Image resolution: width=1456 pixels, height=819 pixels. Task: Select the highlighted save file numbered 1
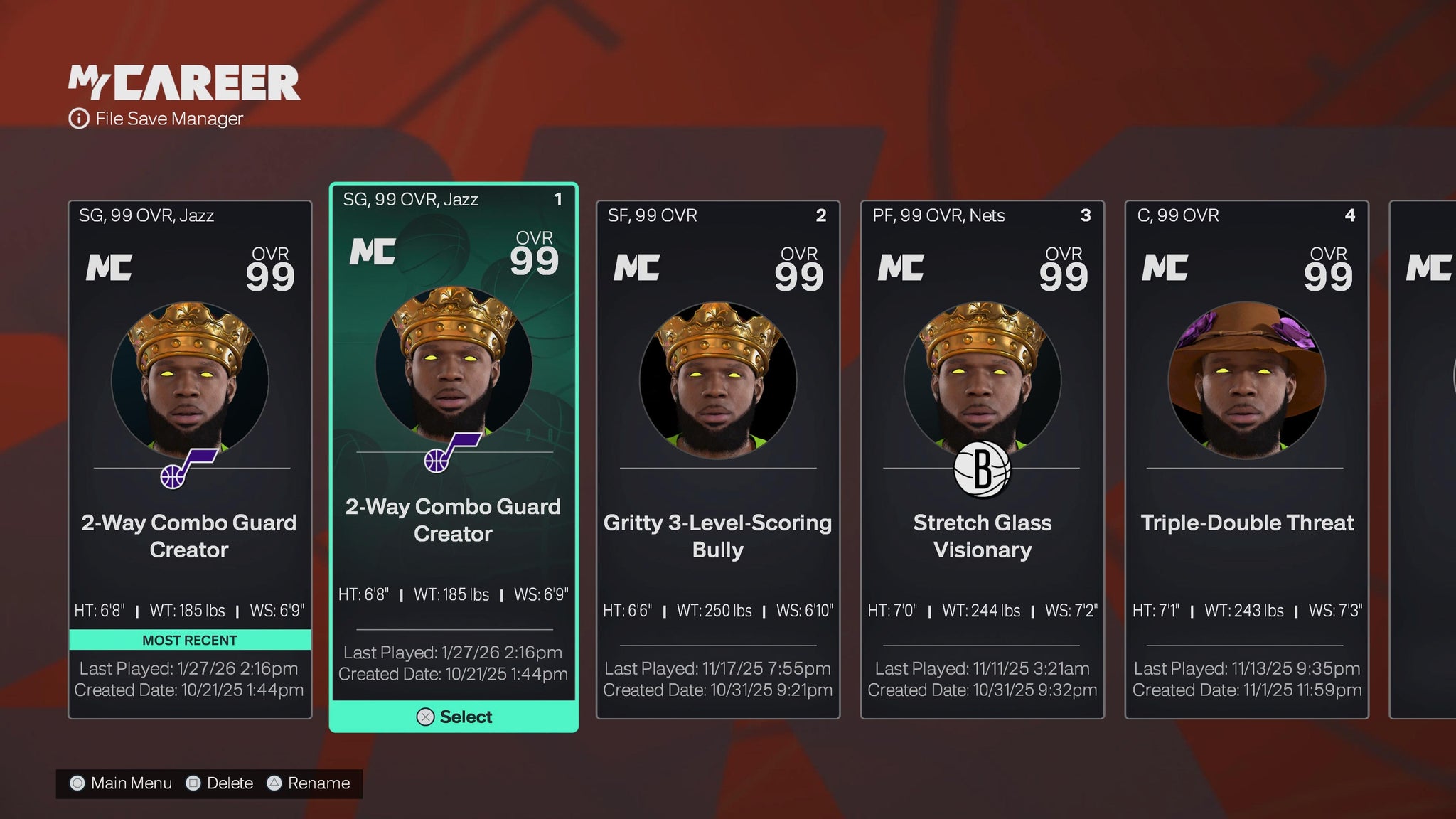point(454,441)
